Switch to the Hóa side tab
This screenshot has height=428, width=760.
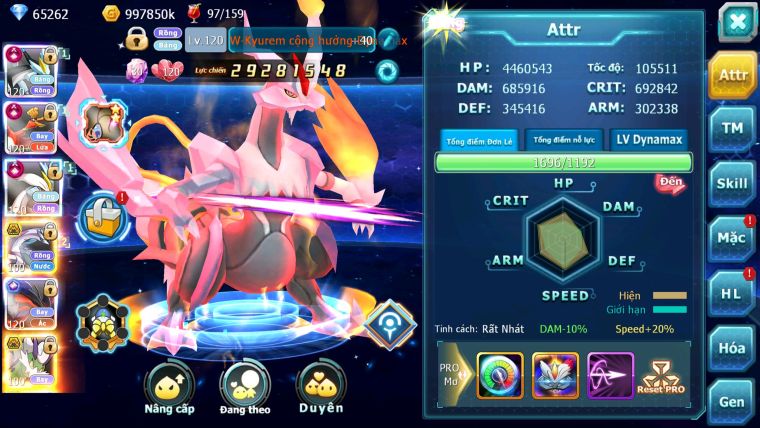tap(732, 347)
